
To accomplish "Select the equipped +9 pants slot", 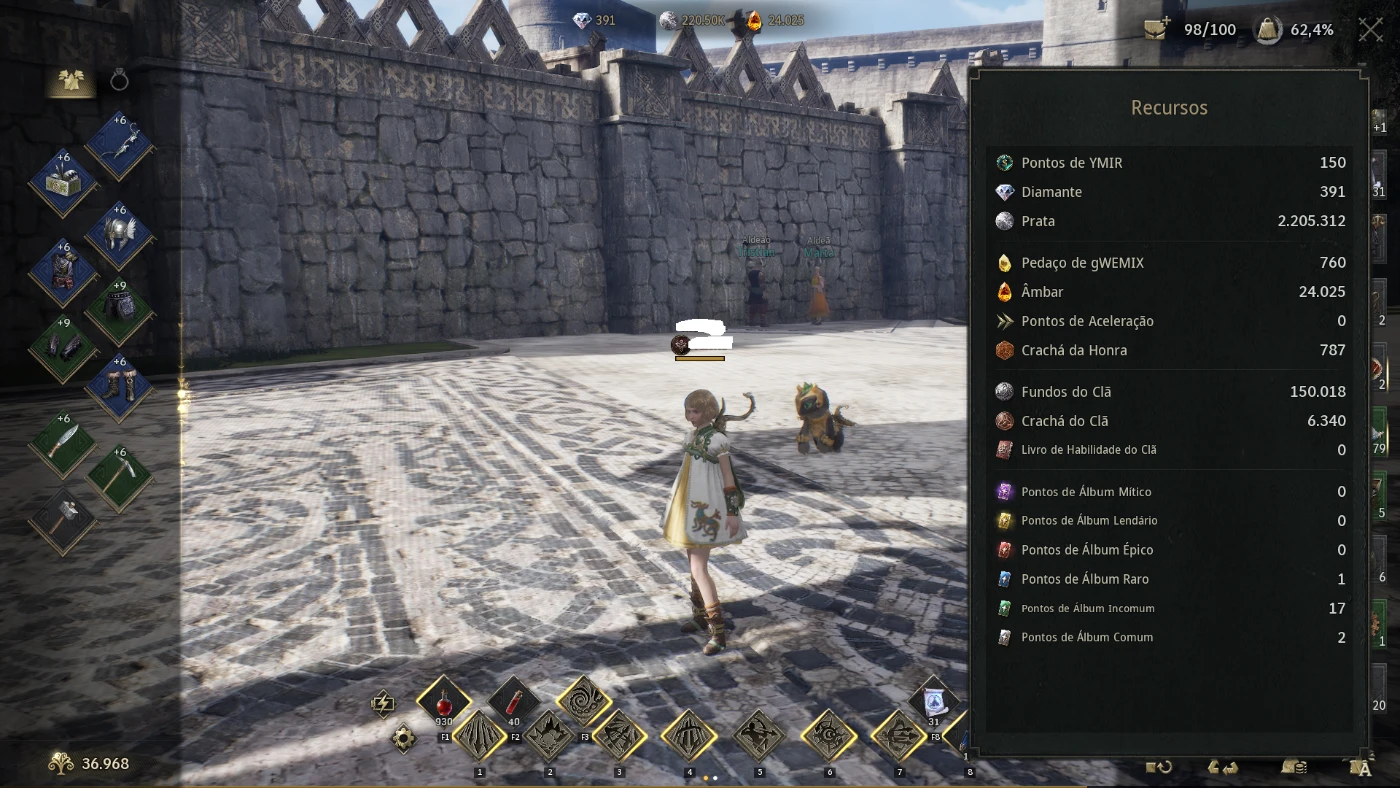I will [119, 312].
